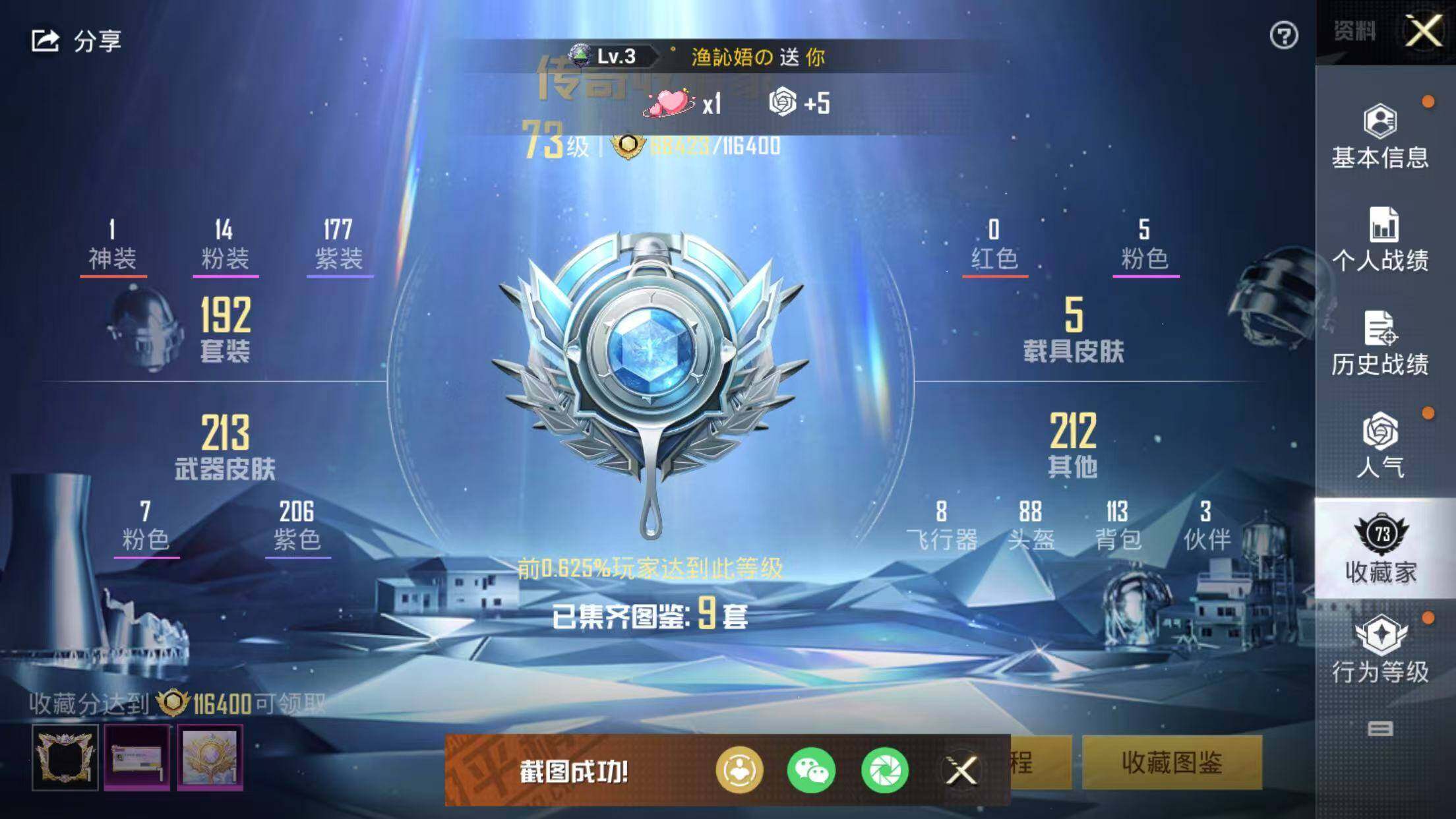Select the 历史战绩 tab
Screen dimensions: 1456x819
click(1380, 343)
